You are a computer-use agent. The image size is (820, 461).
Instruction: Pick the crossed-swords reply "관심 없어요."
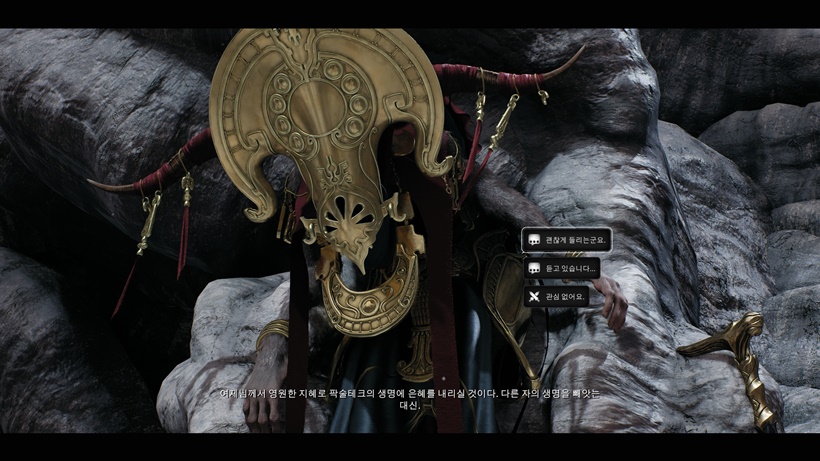tap(556, 296)
